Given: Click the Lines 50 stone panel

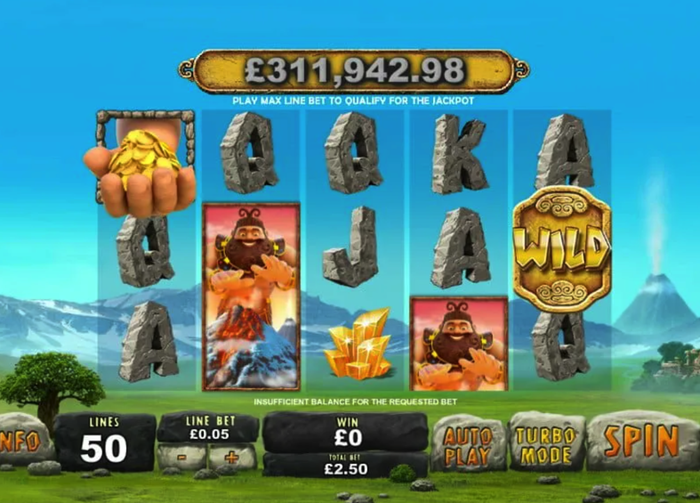Looking at the screenshot, I should point(104,442).
